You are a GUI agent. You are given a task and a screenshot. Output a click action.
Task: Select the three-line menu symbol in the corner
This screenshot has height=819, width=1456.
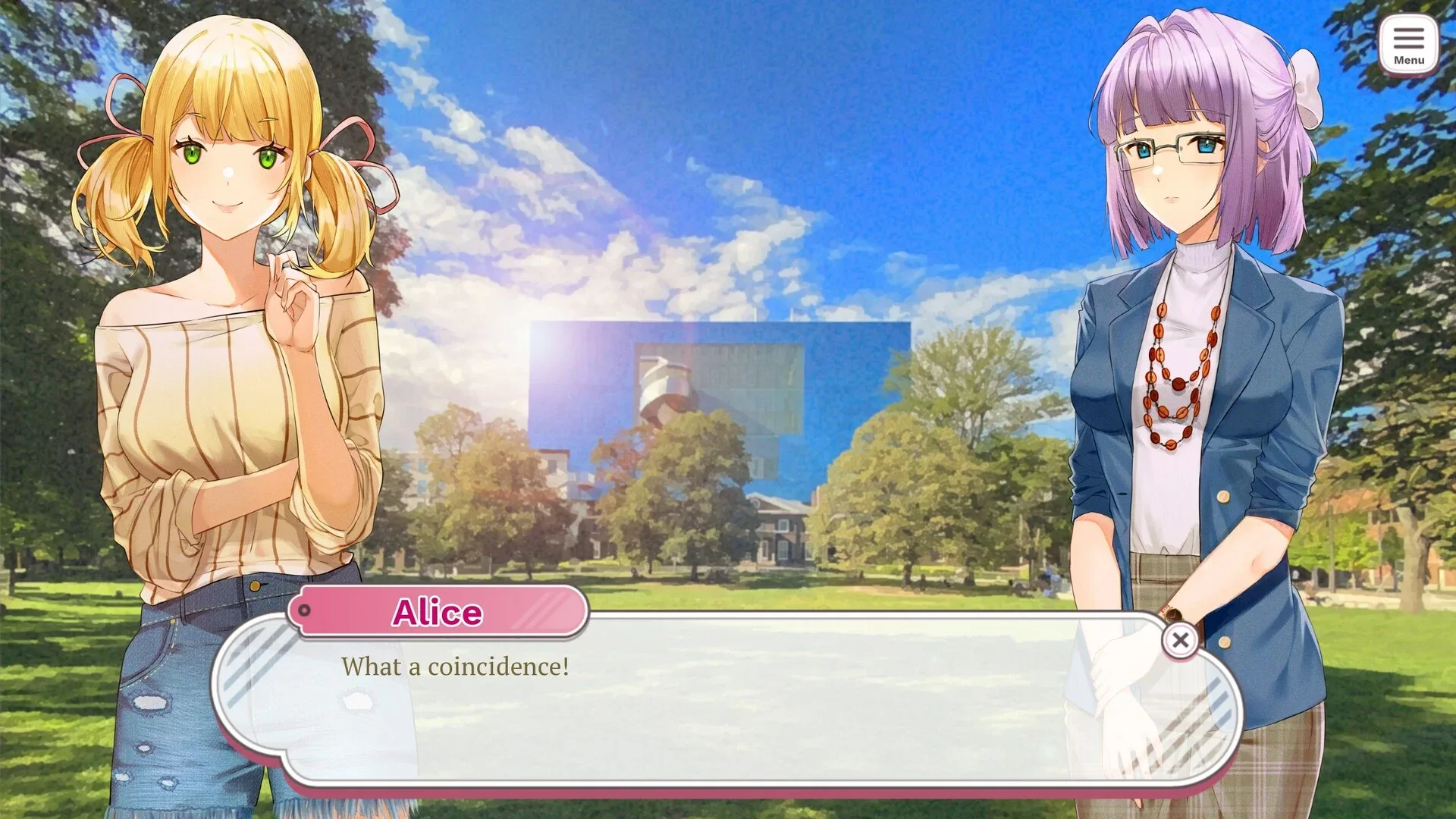(x=1409, y=36)
